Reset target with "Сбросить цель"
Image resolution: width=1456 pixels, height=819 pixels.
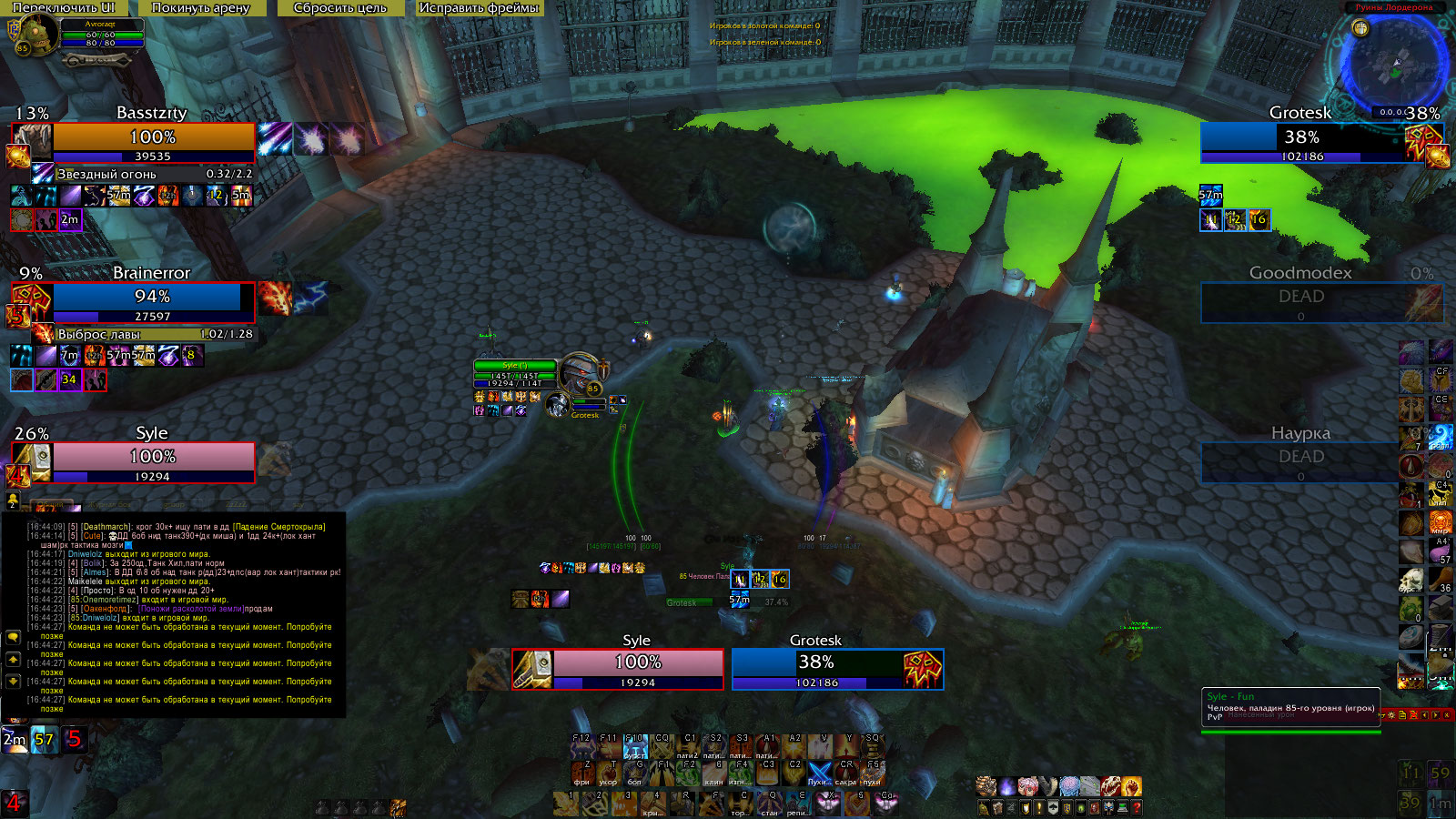[x=340, y=8]
